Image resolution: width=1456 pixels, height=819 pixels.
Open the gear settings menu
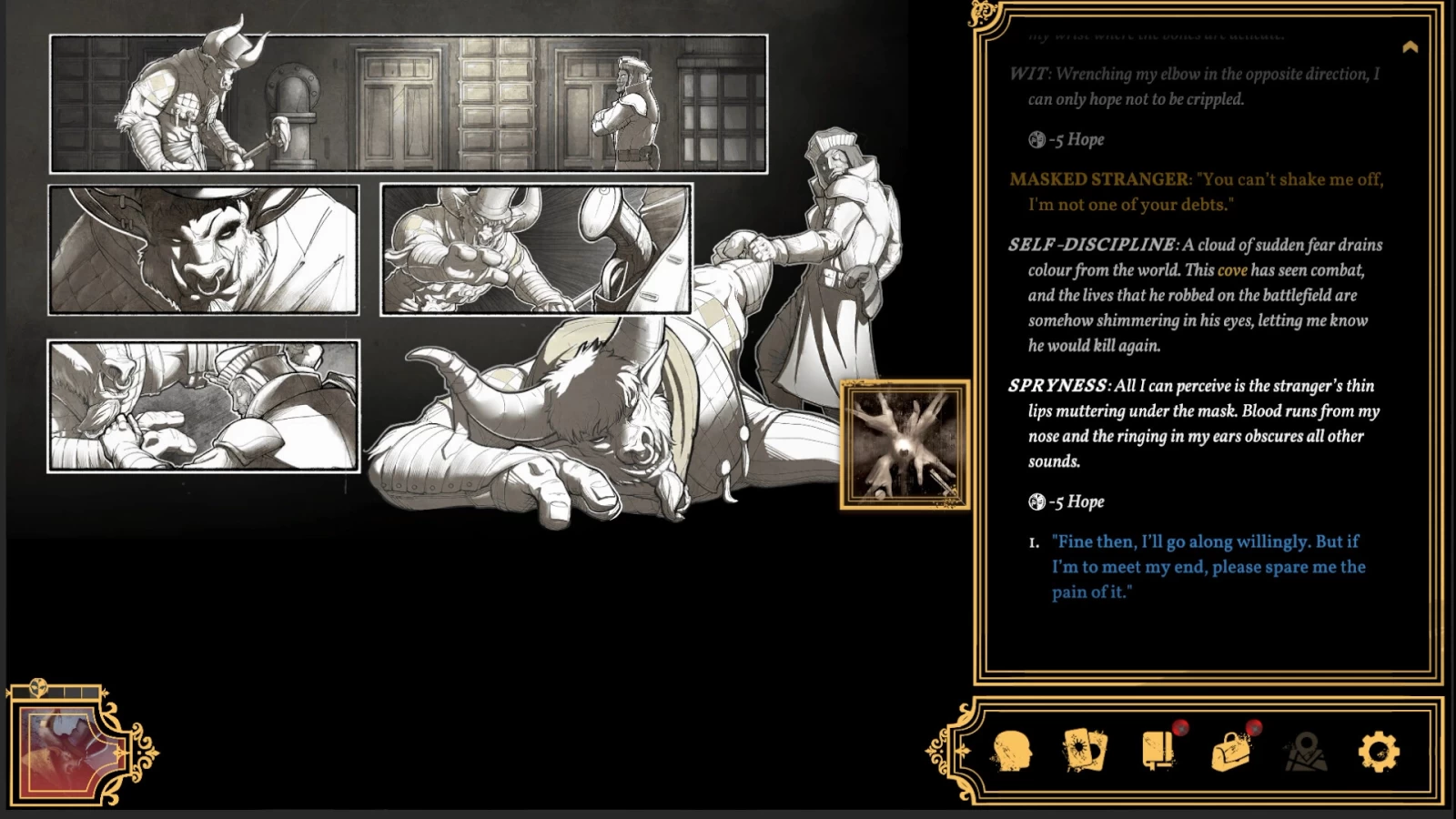point(1379,753)
